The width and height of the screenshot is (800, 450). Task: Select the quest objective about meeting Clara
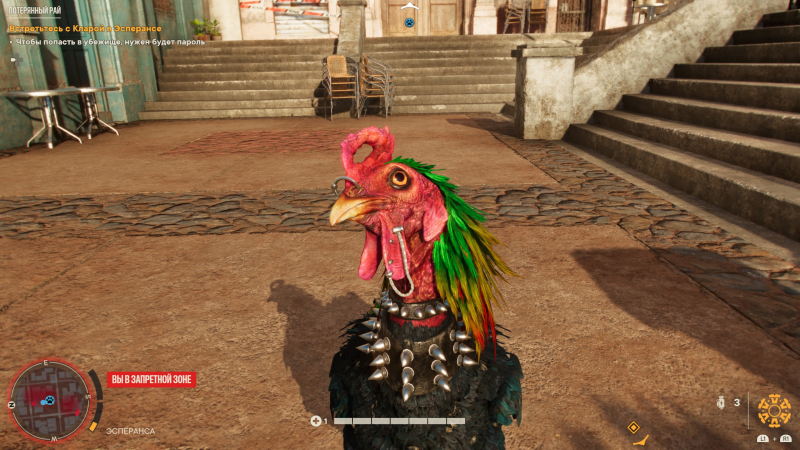click(x=85, y=29)
